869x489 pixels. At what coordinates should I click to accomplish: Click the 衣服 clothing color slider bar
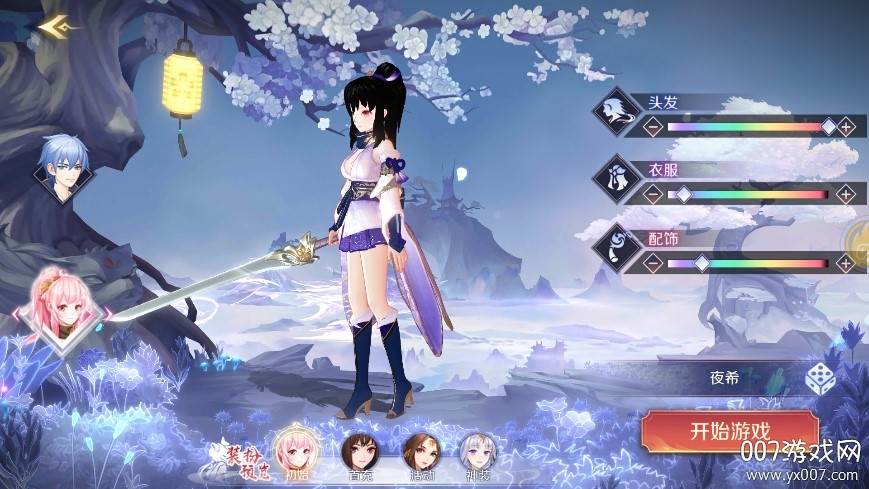pos(748,194)
